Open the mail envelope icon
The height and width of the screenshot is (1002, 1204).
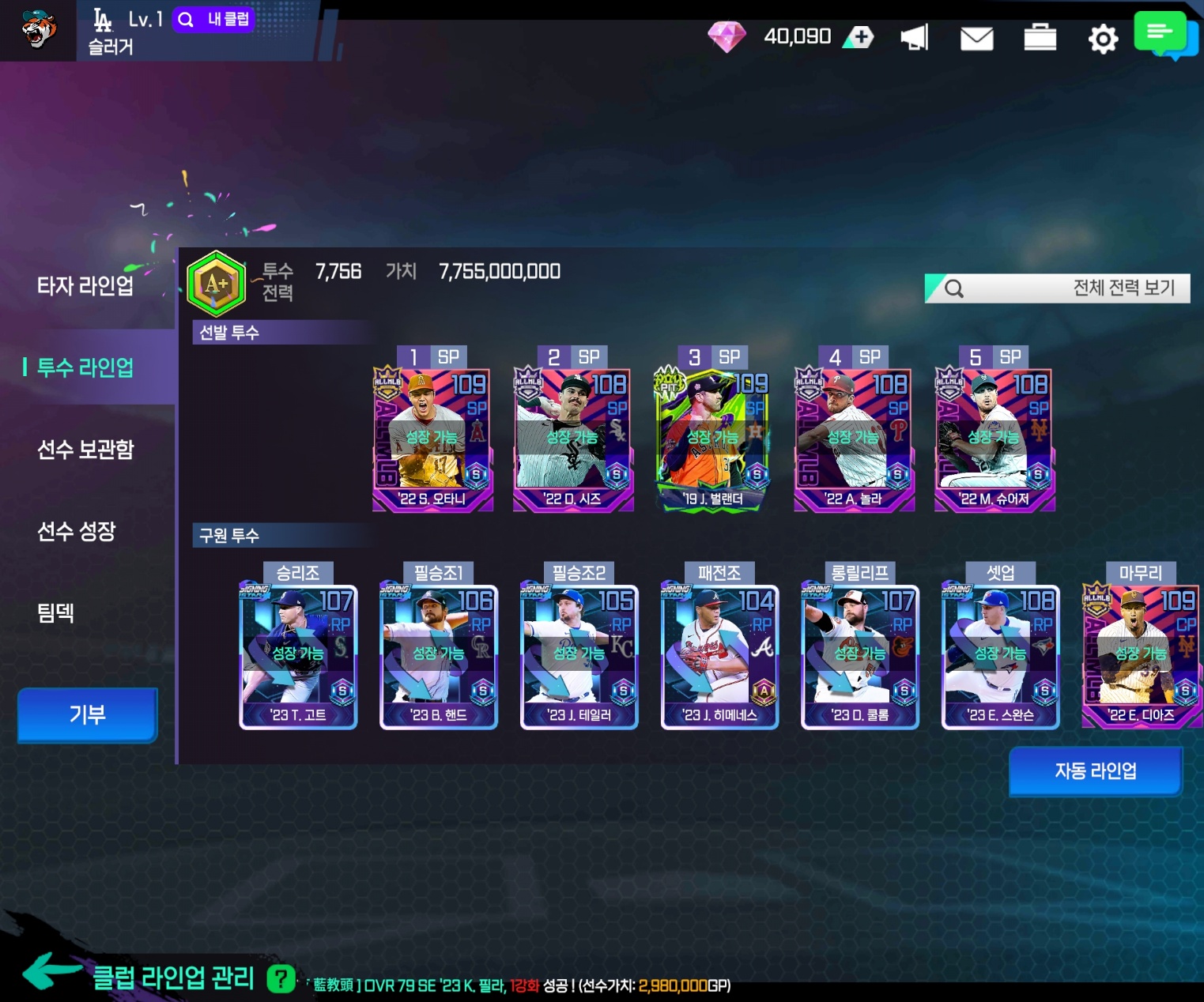click(976, 38)
